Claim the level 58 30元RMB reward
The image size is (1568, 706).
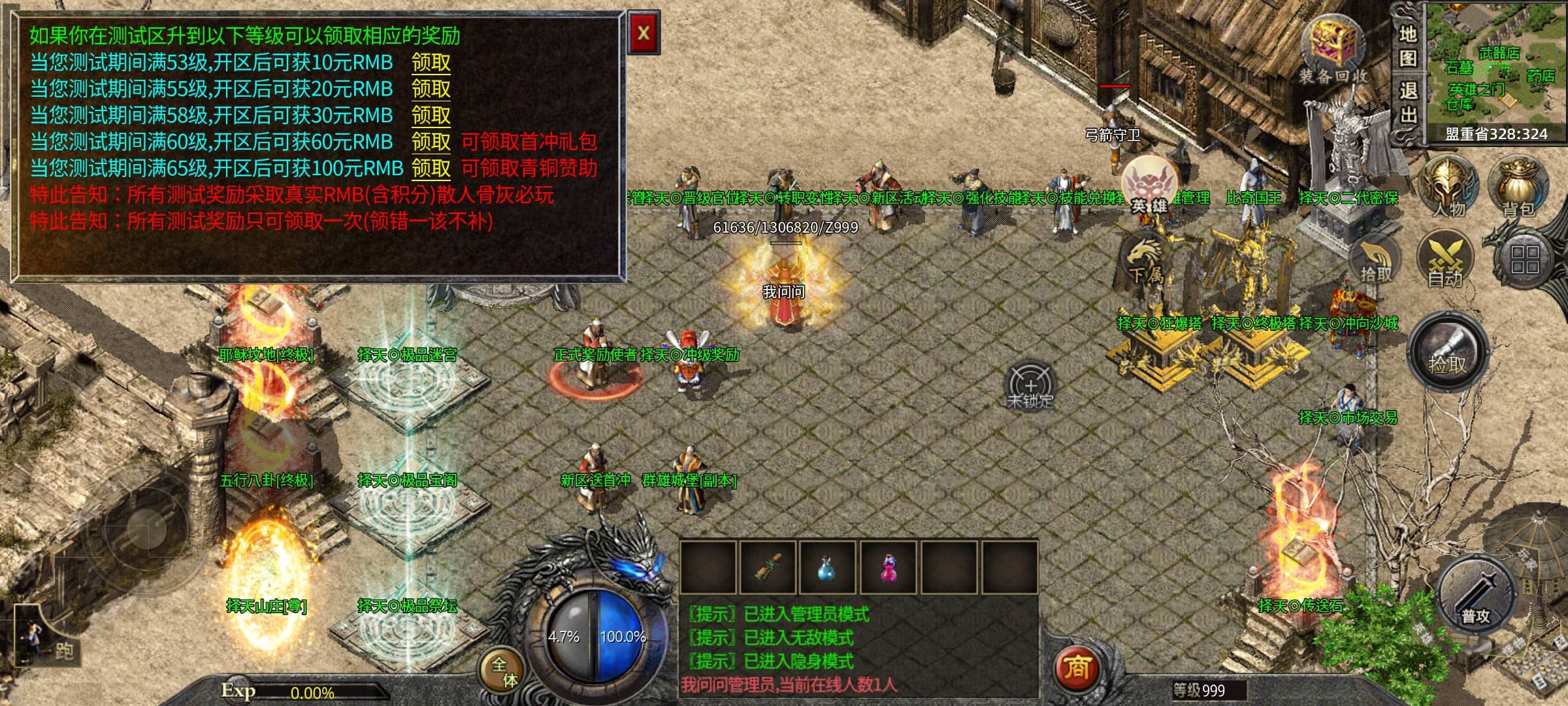click(431, 116)
